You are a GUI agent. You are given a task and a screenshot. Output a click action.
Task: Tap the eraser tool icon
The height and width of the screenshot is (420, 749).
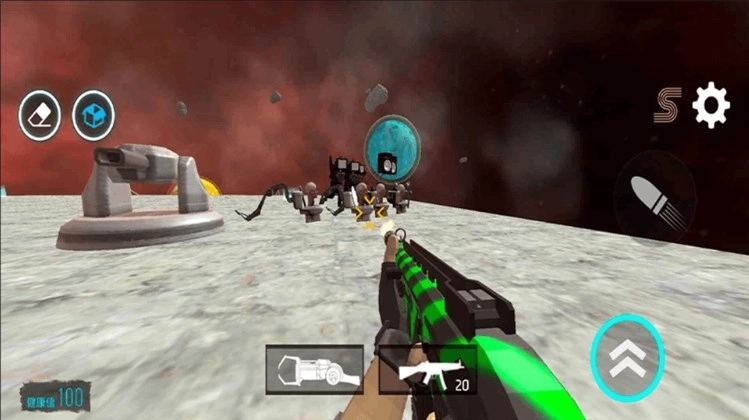40,116
